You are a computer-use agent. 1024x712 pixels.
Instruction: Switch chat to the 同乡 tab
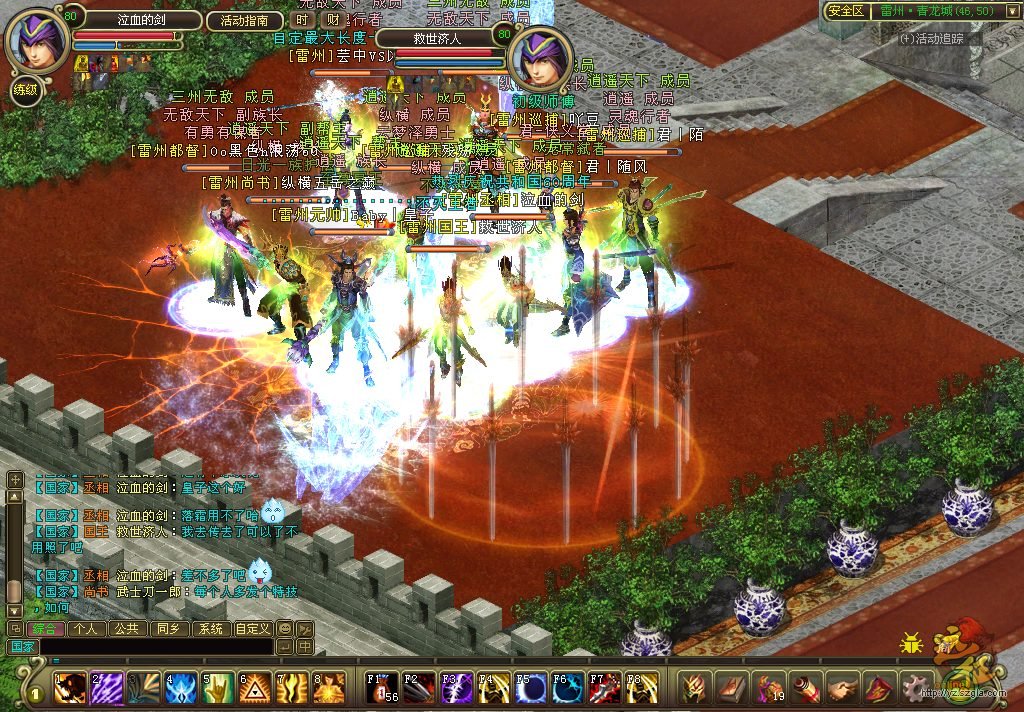pyautogui.click(x=168, y=629)
